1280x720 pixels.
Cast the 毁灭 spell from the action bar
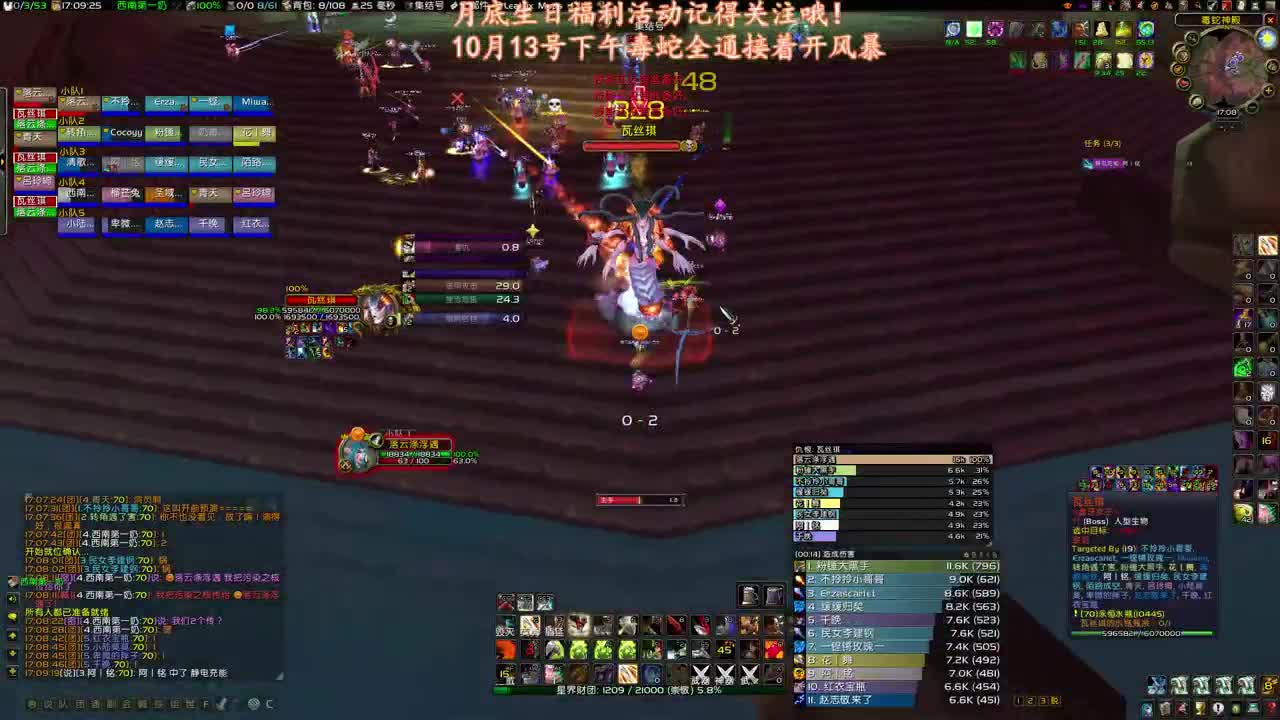click(x=505, y=627)
